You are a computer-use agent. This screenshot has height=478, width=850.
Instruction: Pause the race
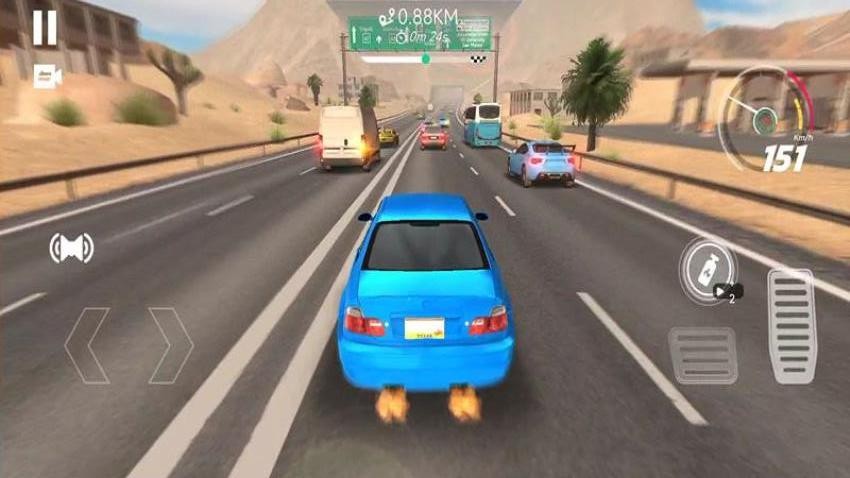tap(45, 28)
